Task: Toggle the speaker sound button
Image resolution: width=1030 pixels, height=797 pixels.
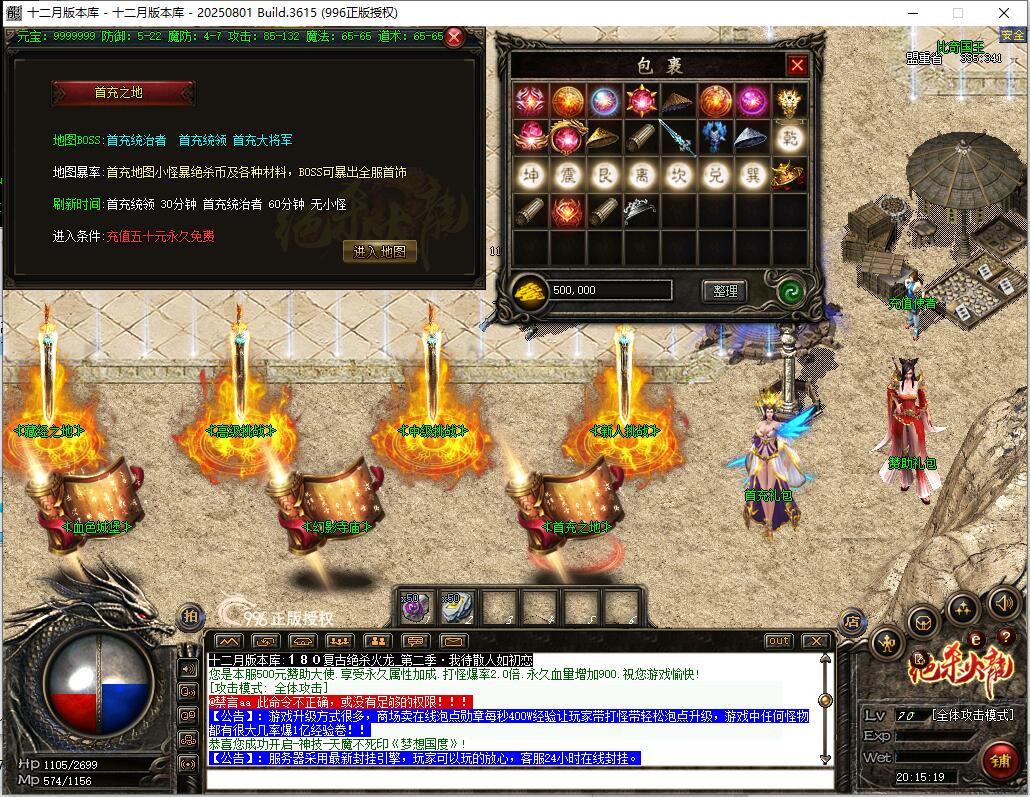Action: tap(1003, 603)
